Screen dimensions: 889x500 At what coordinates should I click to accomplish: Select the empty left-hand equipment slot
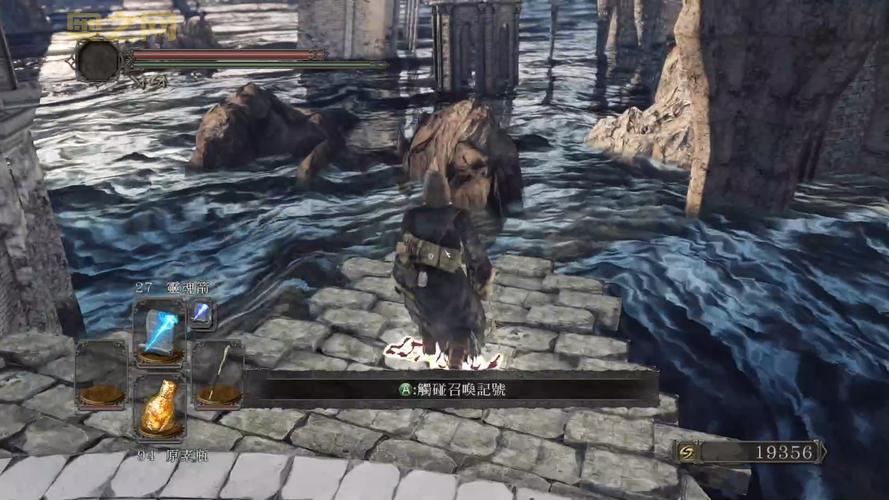click(101, 374)
